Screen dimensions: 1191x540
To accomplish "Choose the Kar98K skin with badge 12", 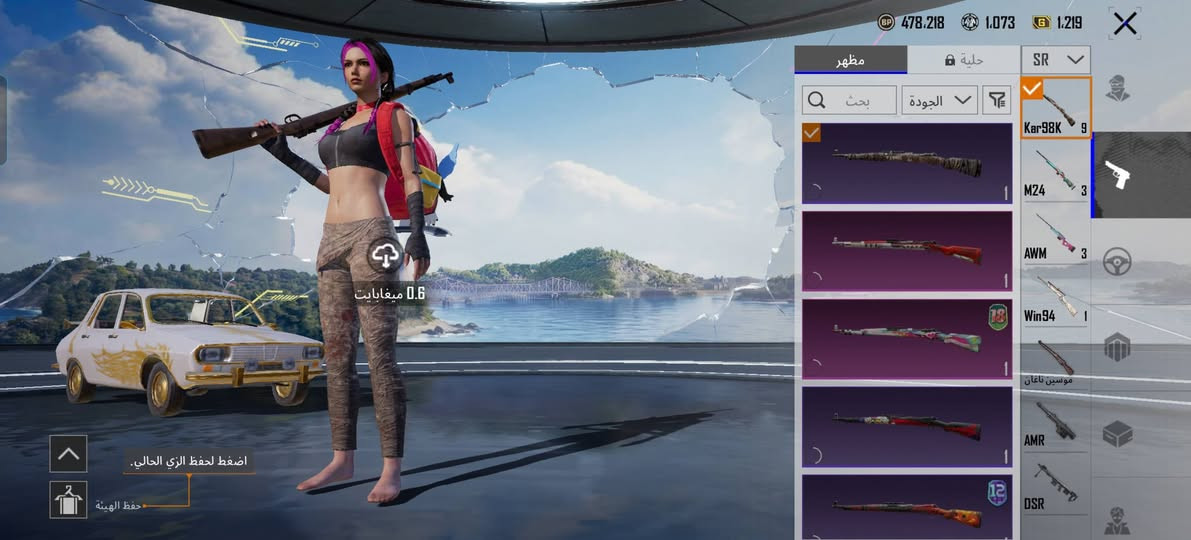I will (x=907, y=508).
